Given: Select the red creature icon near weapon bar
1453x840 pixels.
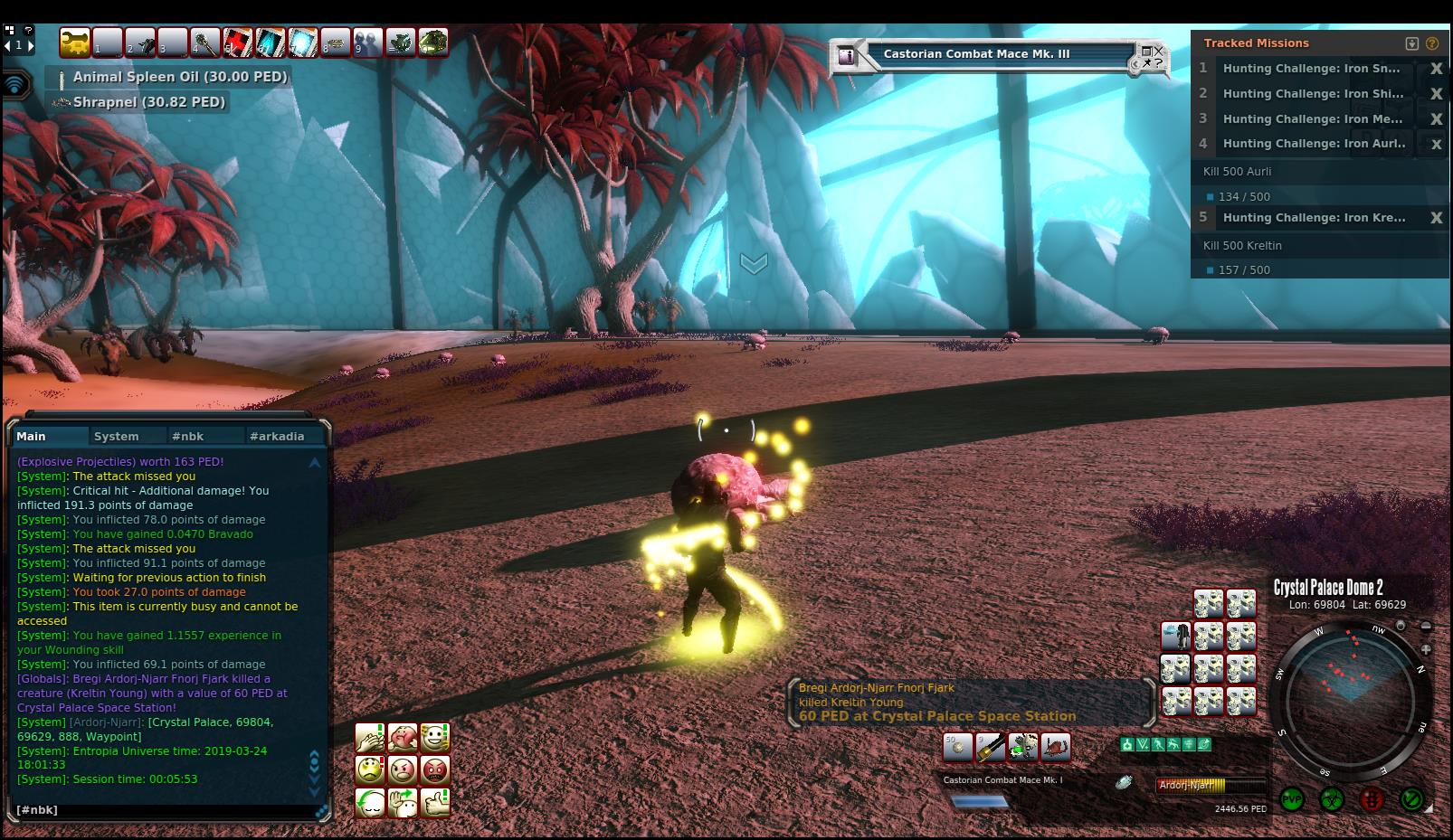Looking at the screenshot, I should pos(1055,748).
